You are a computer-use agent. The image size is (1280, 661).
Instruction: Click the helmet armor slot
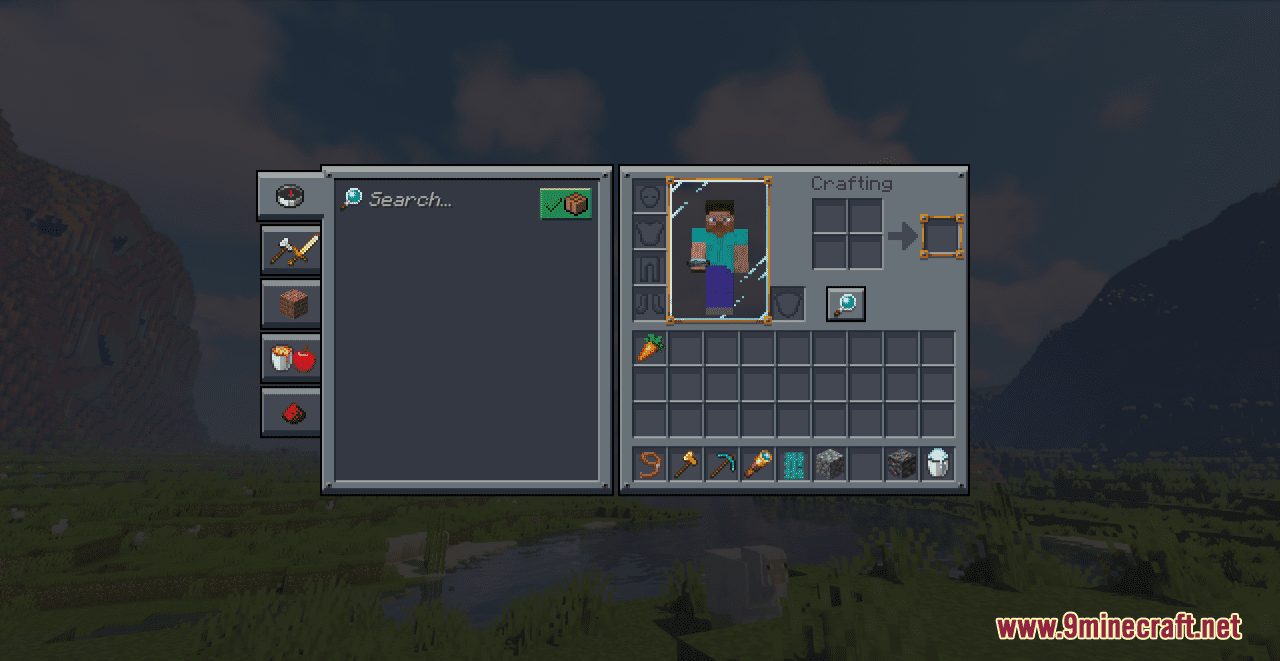pos(649,197)
